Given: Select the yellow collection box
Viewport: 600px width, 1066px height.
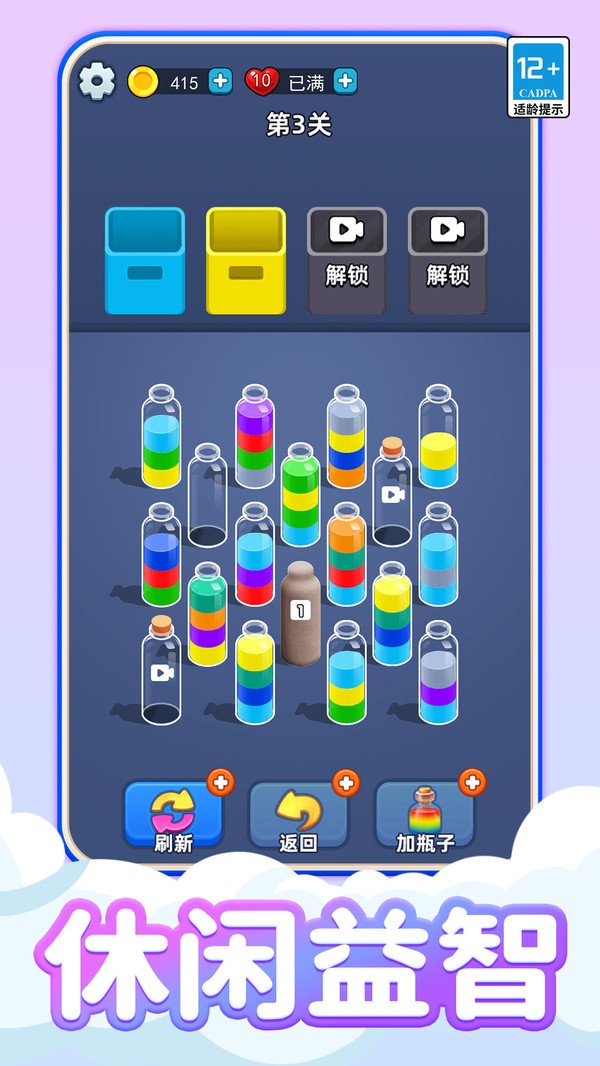Looking at the screenshot, I should point(246,261).
